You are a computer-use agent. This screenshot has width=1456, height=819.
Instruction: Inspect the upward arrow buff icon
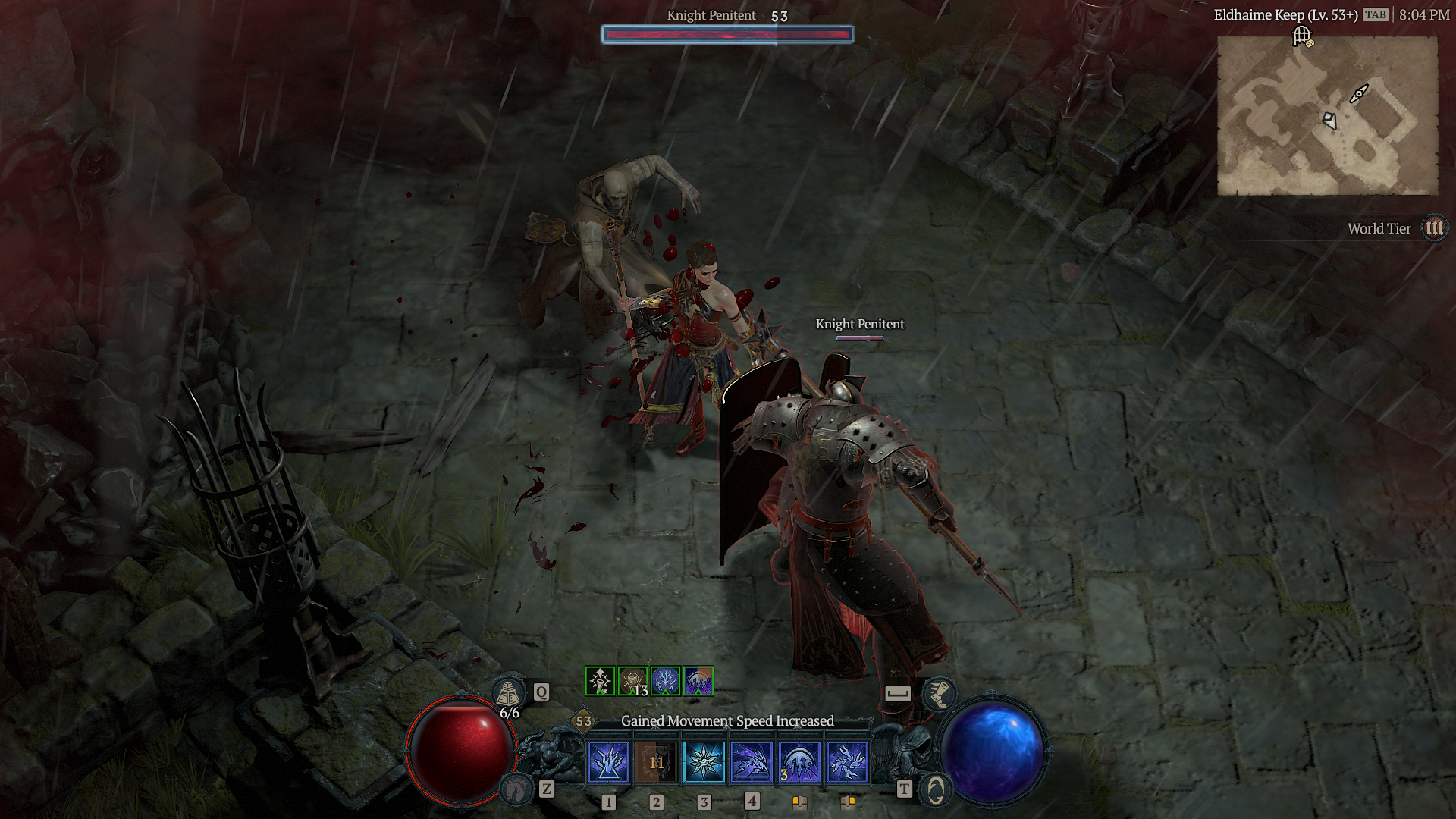click(600, 681)
